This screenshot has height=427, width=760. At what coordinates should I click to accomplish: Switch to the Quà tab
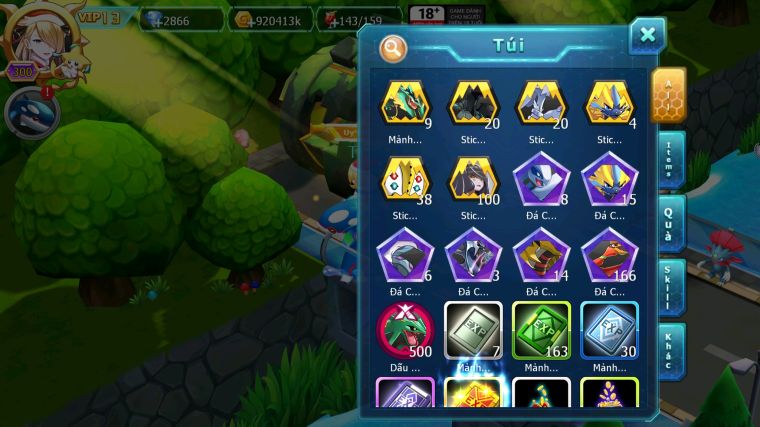(671, 223)
